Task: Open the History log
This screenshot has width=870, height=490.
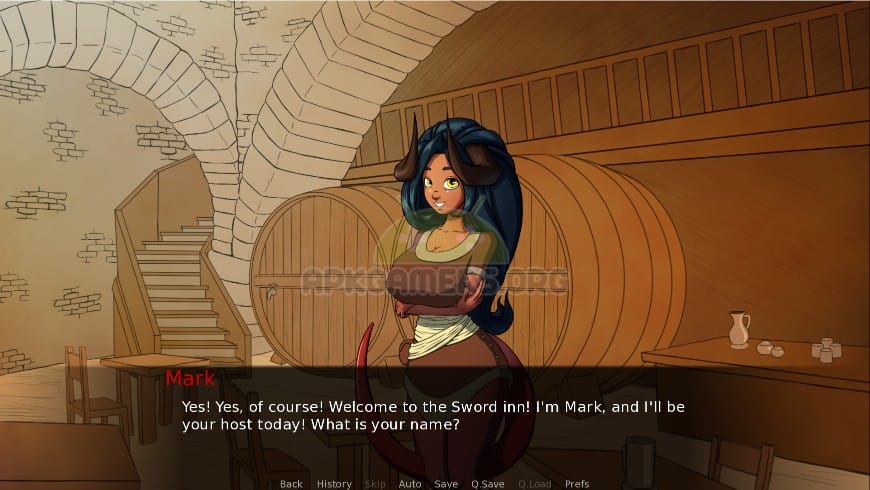Action: [x=334, y=484]
